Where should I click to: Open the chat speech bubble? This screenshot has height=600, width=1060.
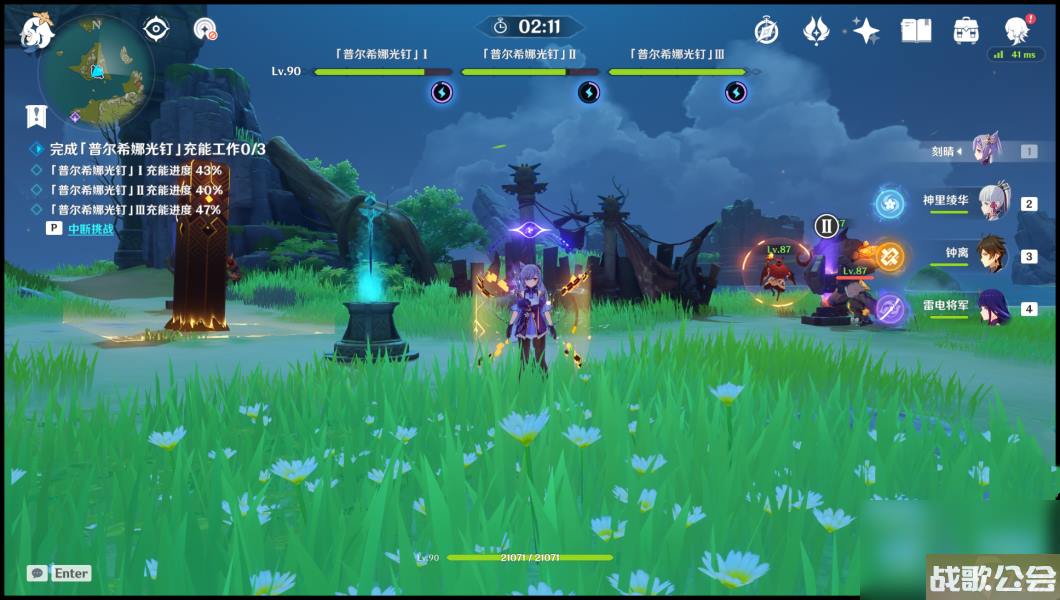(38, 573)
